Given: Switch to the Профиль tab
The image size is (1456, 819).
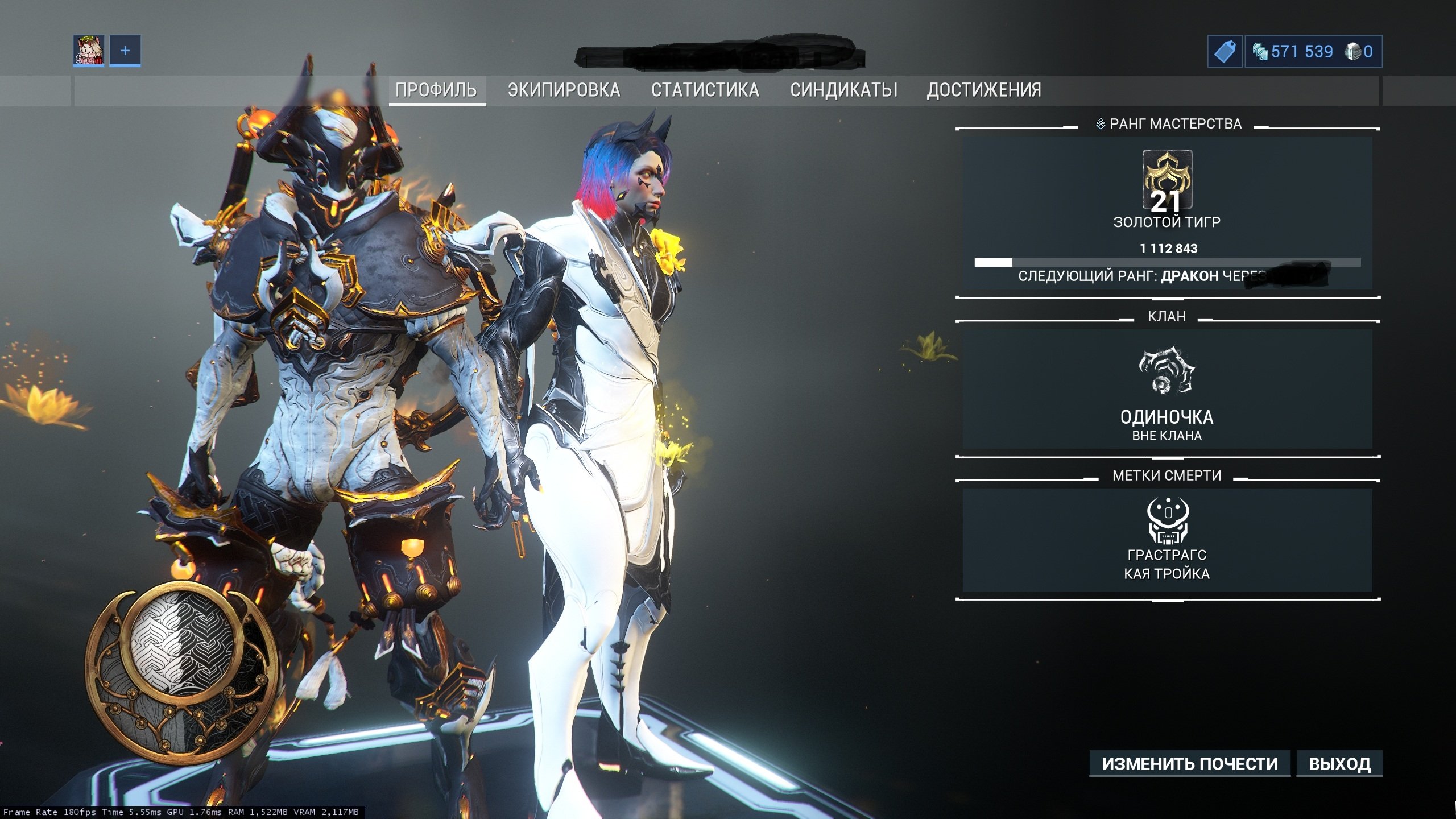Looking at the screenshot, I should click(x=436, y=90).
